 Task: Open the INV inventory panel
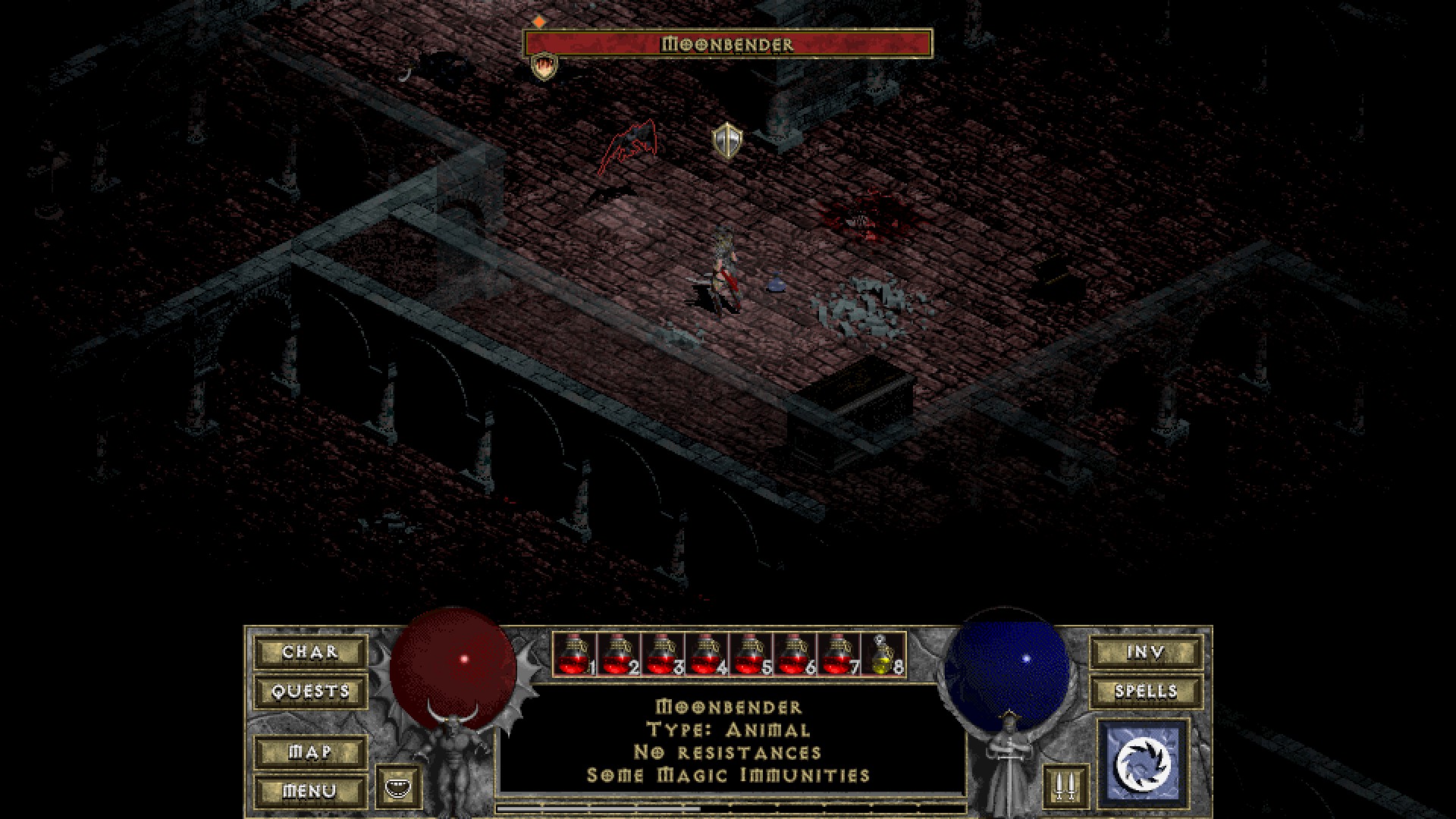[1146, 652]
